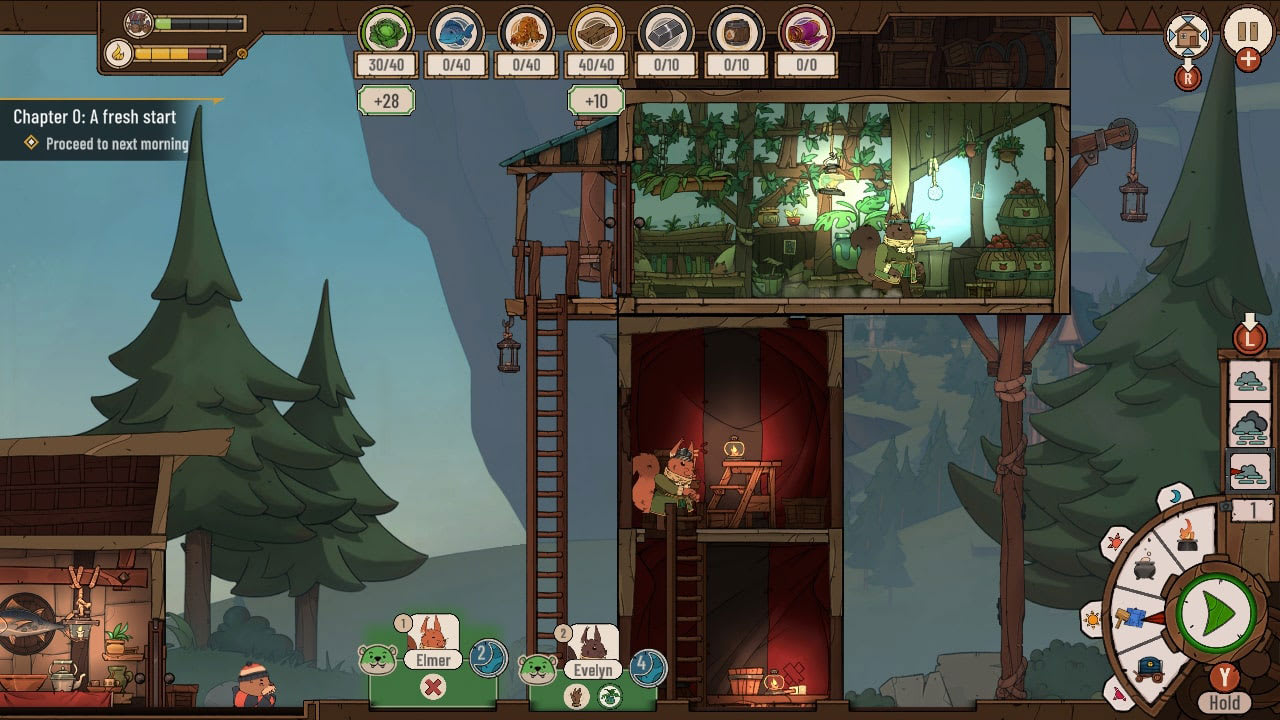Select the cabbage resource counter
The height and width of the screenshot is (720, 1280).
tap(385, 33)
